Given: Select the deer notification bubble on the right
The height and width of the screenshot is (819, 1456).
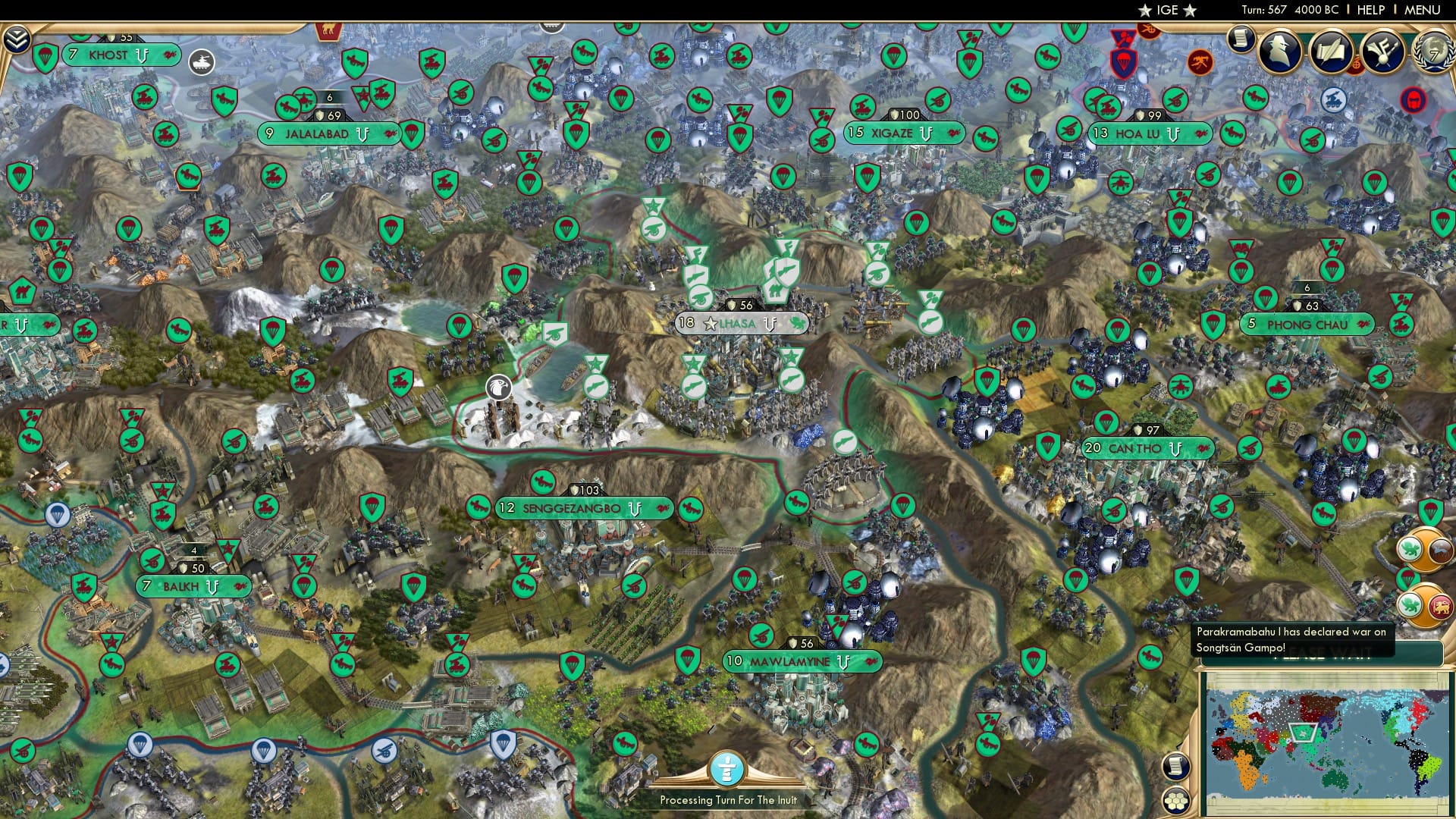Looking at the screenshot, I should coord(1439,549).
